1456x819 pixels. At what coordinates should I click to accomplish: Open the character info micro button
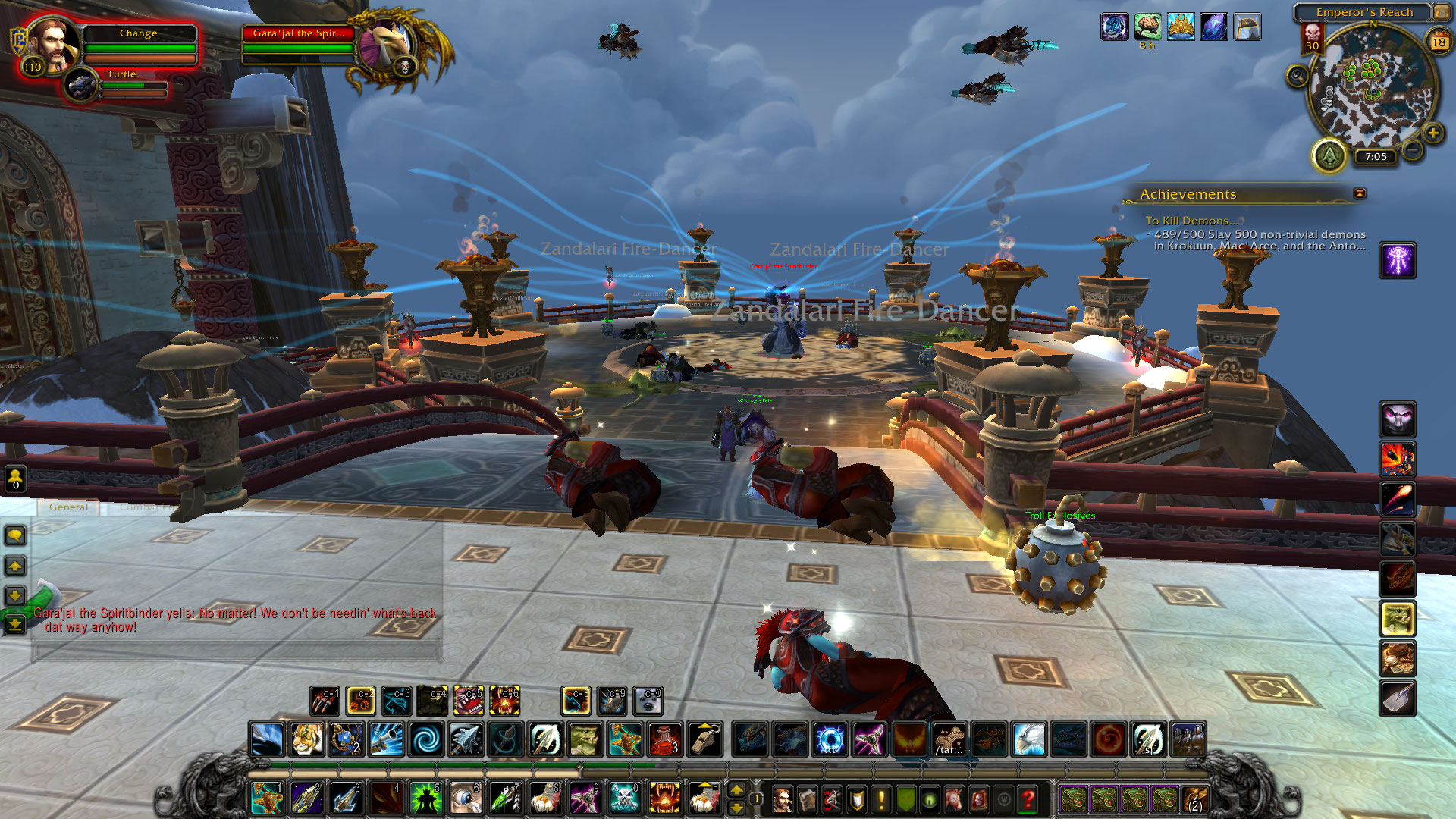coord(782,799)
